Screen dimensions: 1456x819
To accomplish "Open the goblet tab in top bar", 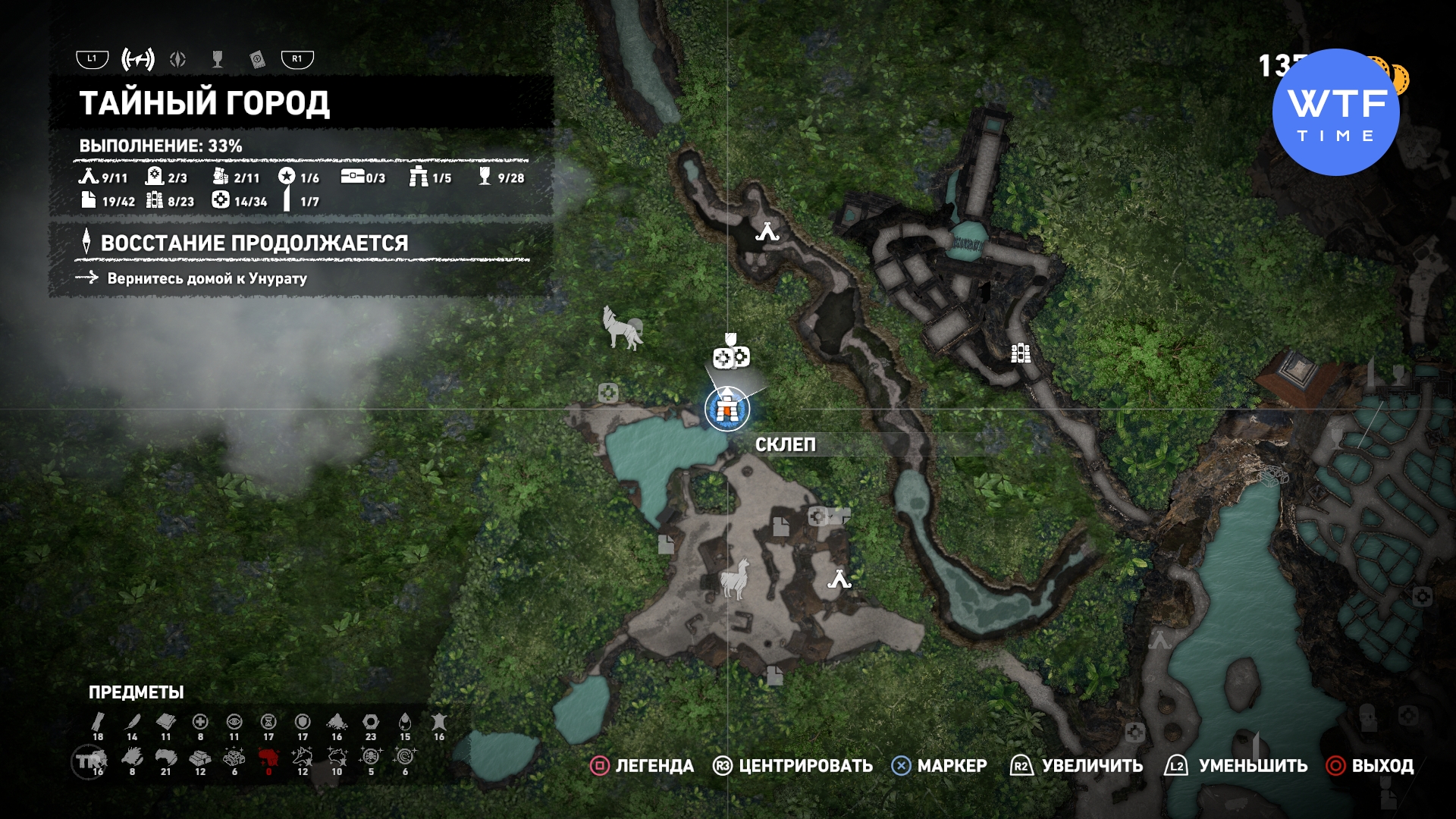I will click(218, 59).
